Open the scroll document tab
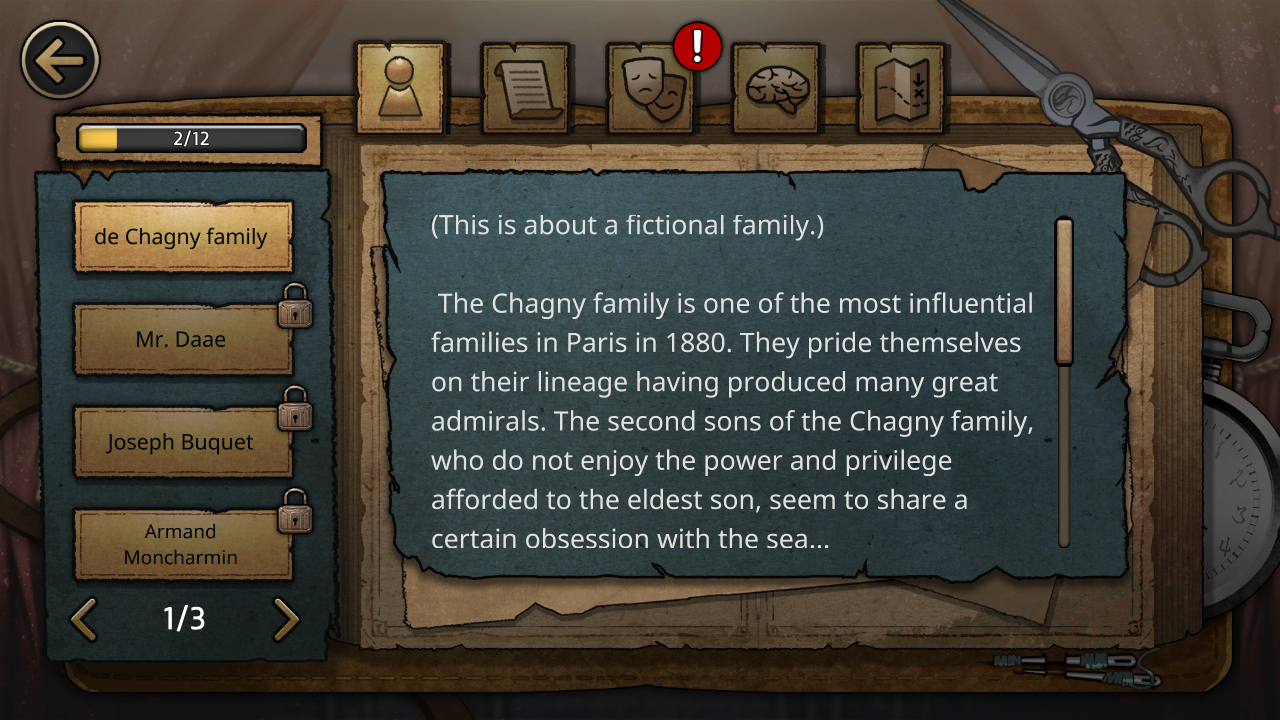The width and height of the screenshot is (1280, 720). point(526,87)
